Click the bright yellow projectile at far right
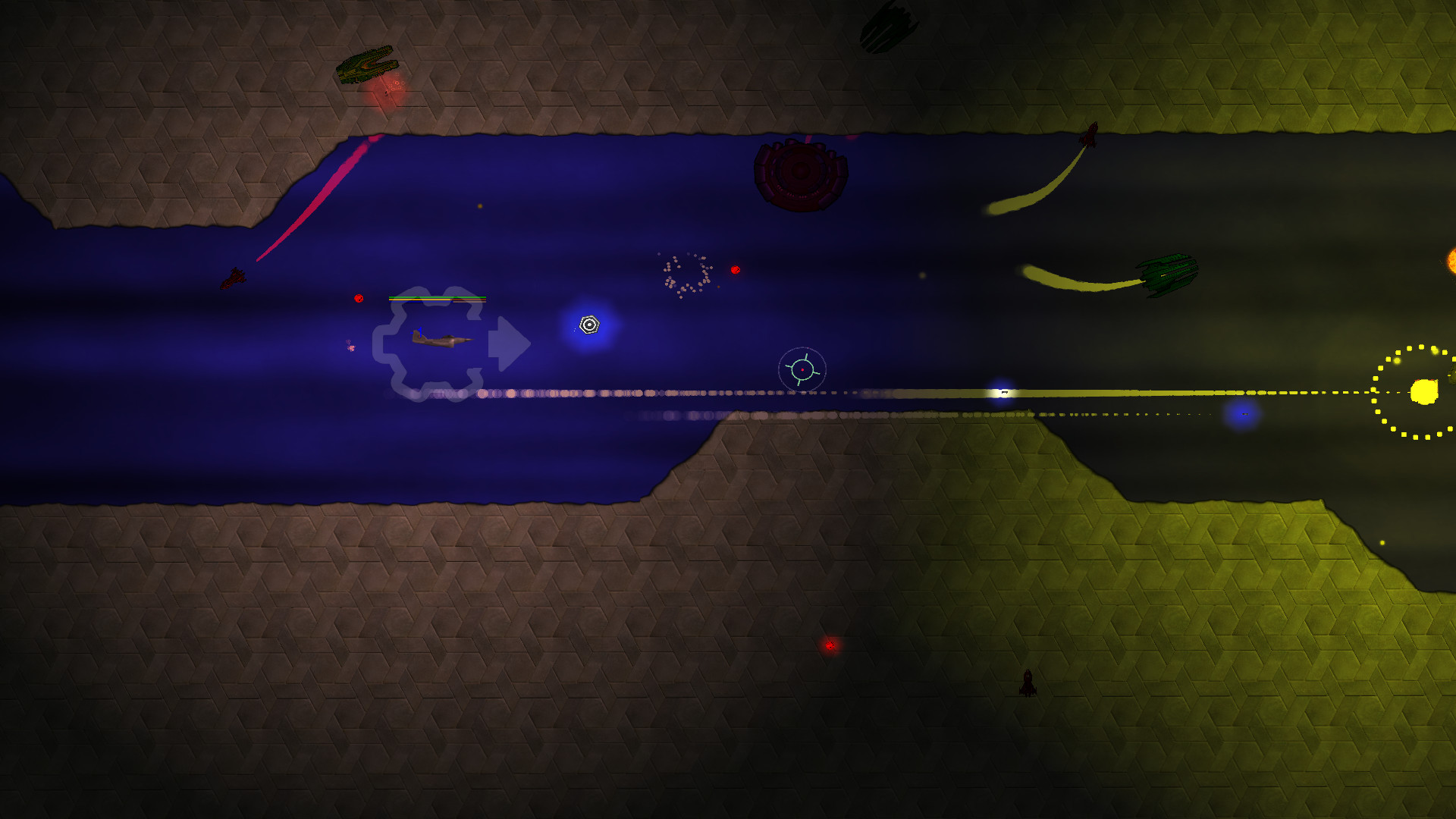The width and height of the screenshot is (1456, 819). coord(1423,391)
